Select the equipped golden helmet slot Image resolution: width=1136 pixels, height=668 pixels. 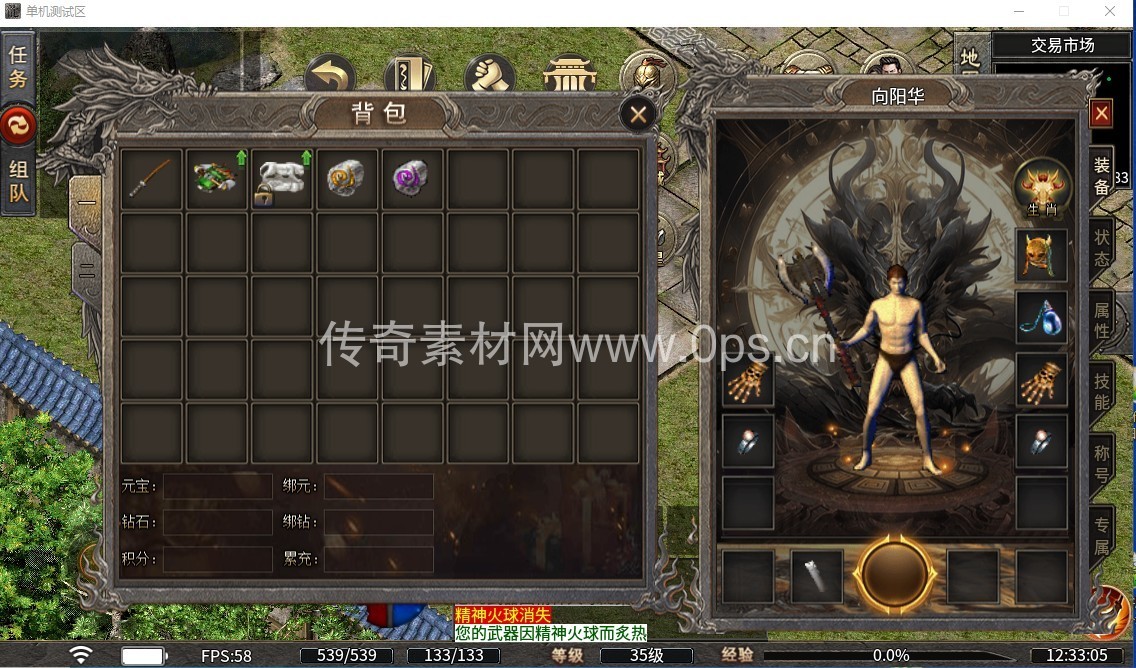[1042, 255]
